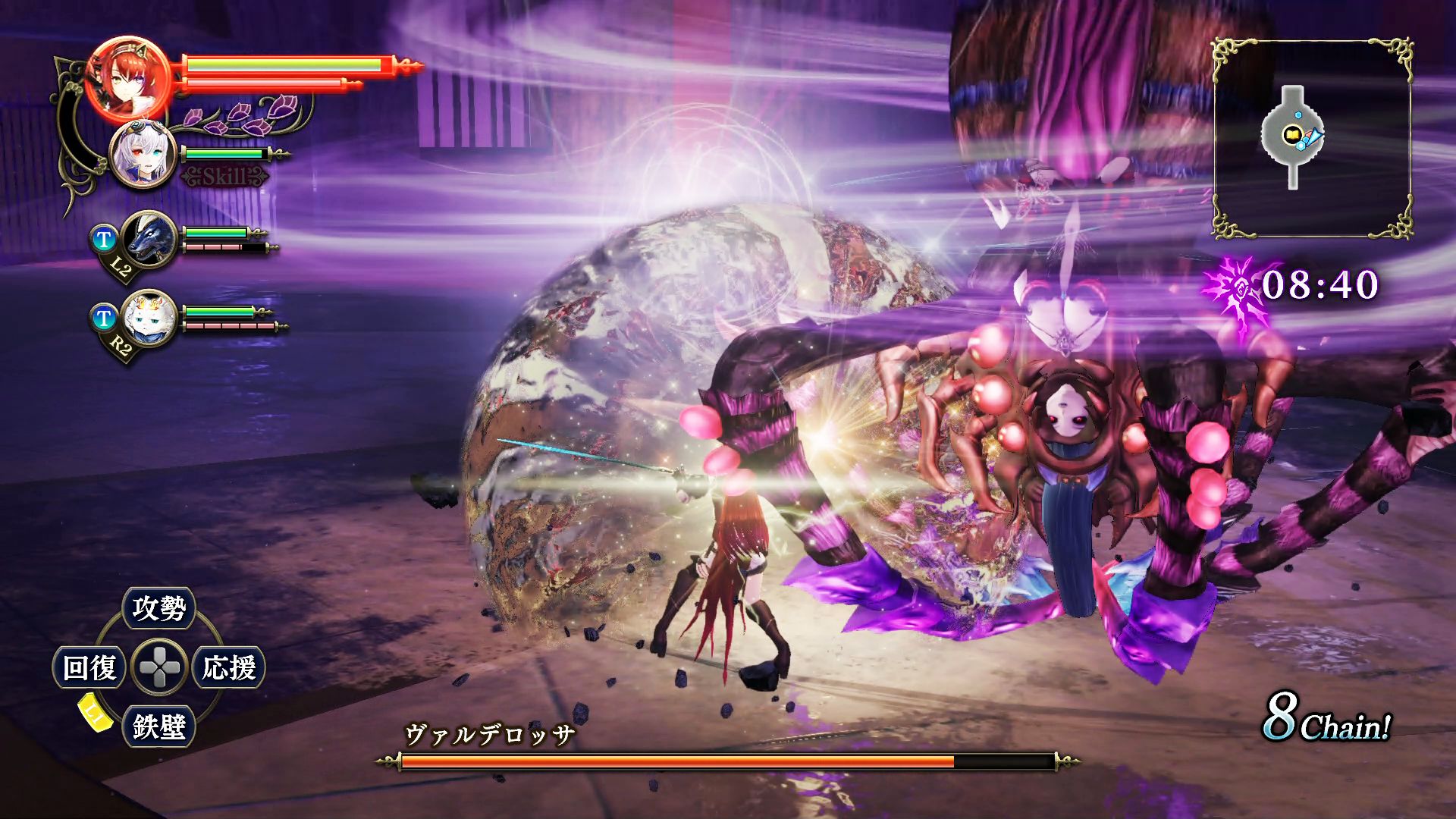Click the red-haired heroine portrait
The width and height of the screenshot is (1456, 819).
[x=127, y=79]
